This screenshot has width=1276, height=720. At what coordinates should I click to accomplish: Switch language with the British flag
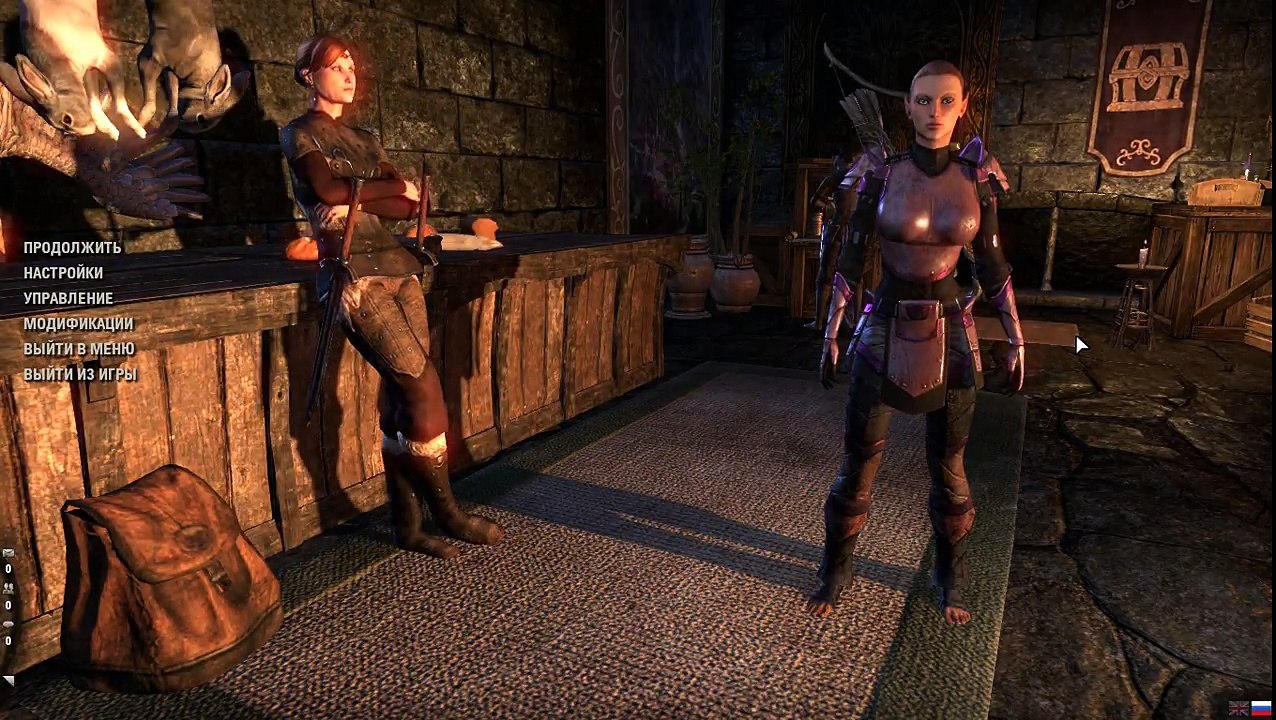(1239, 708)
